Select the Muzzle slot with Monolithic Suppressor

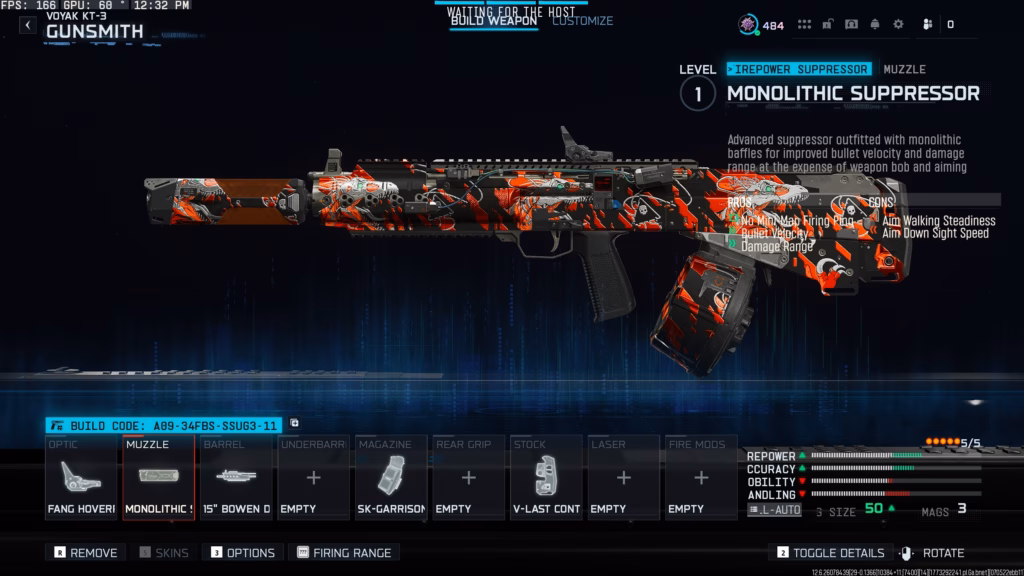coord(158,478)
